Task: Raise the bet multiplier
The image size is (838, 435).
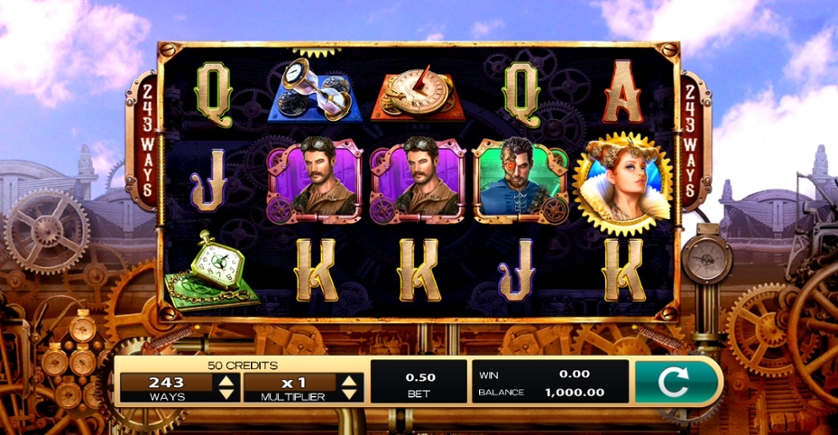Action: point(349,379)
